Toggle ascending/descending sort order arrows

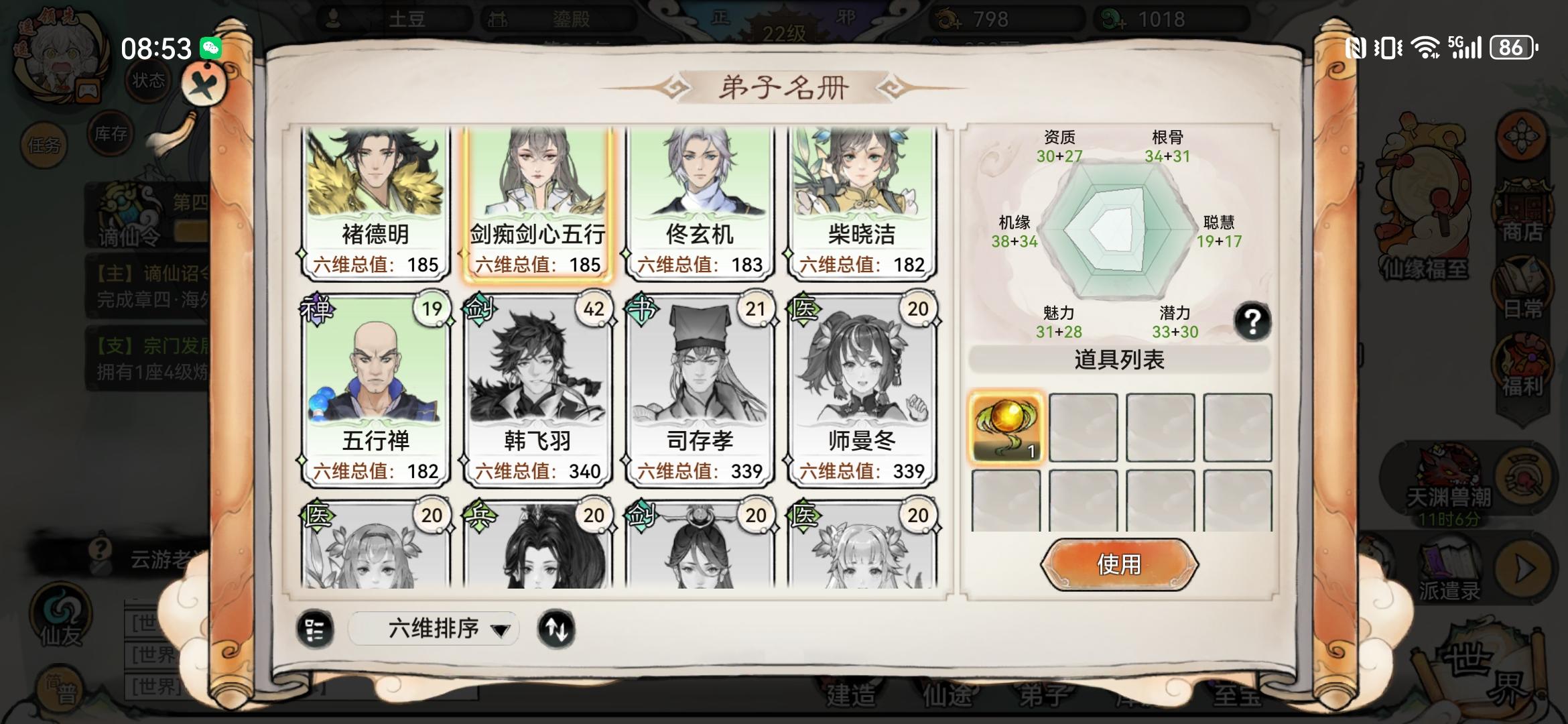[x=558, y=629]
